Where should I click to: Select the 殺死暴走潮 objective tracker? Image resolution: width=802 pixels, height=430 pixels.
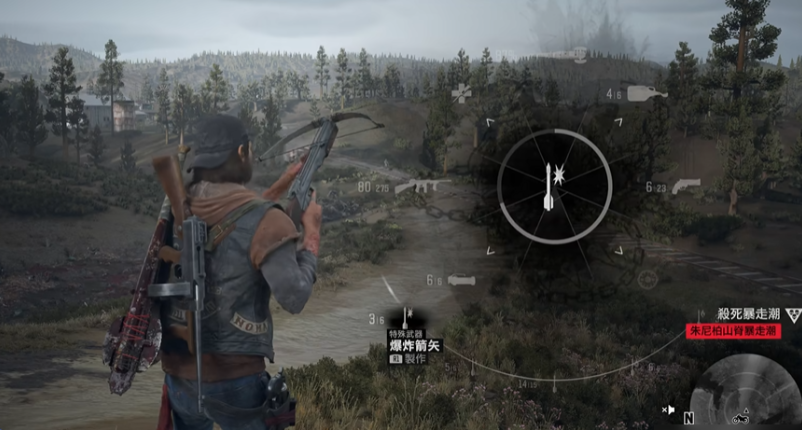[753, 314]
